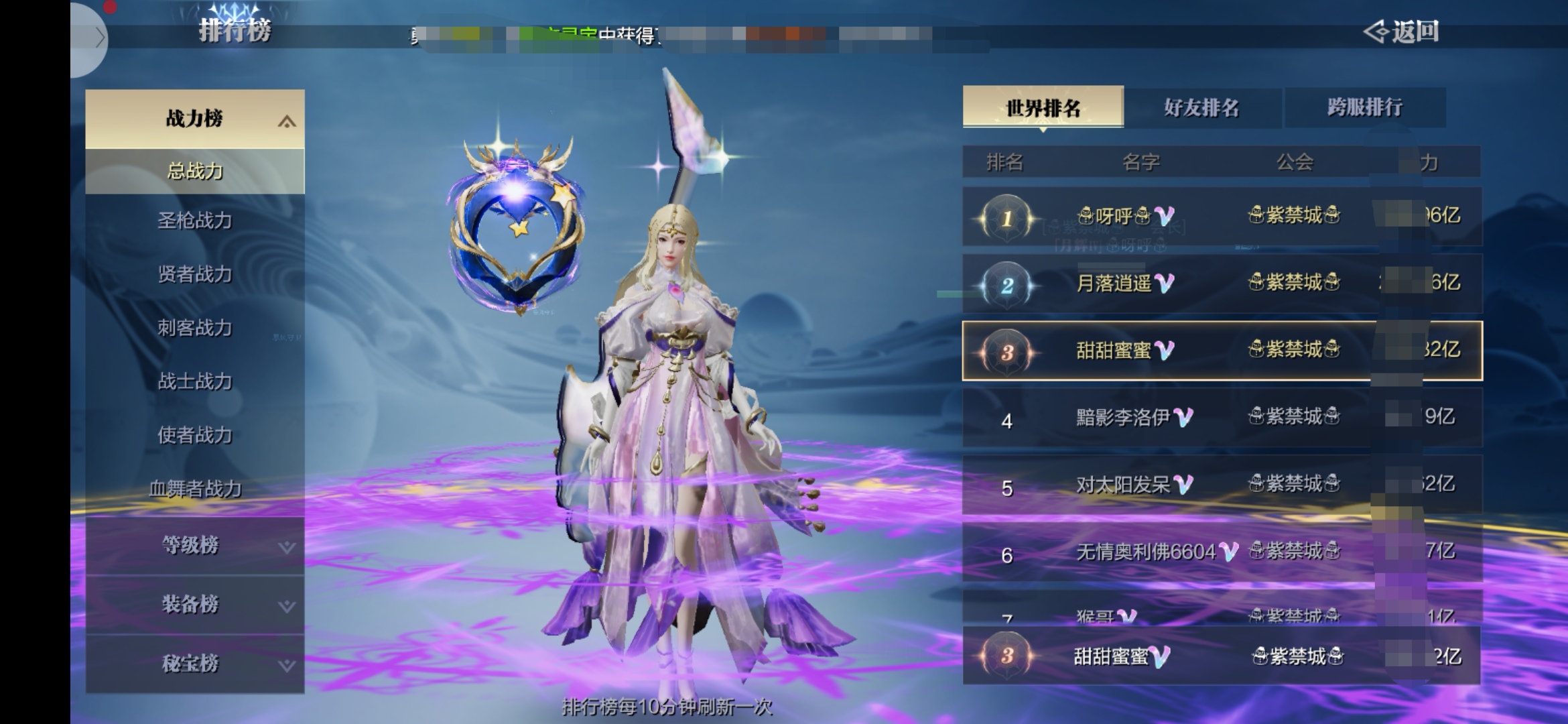
Task: Open the 血舞者战力 ranking
Action: [194, 489]
